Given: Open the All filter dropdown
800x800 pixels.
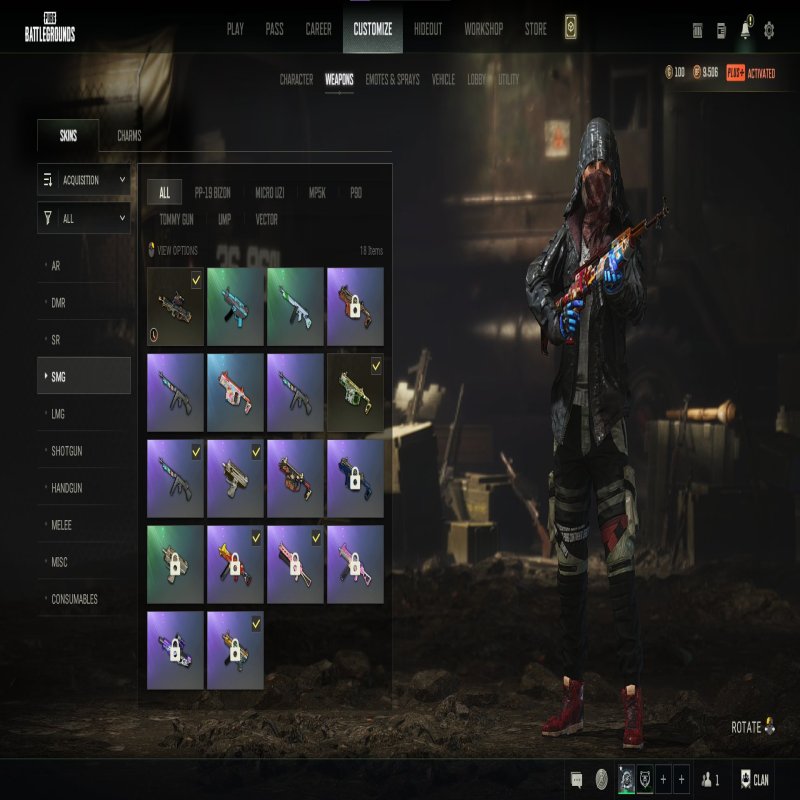Looking at the screenshot, I should click(x=84, y=218).
